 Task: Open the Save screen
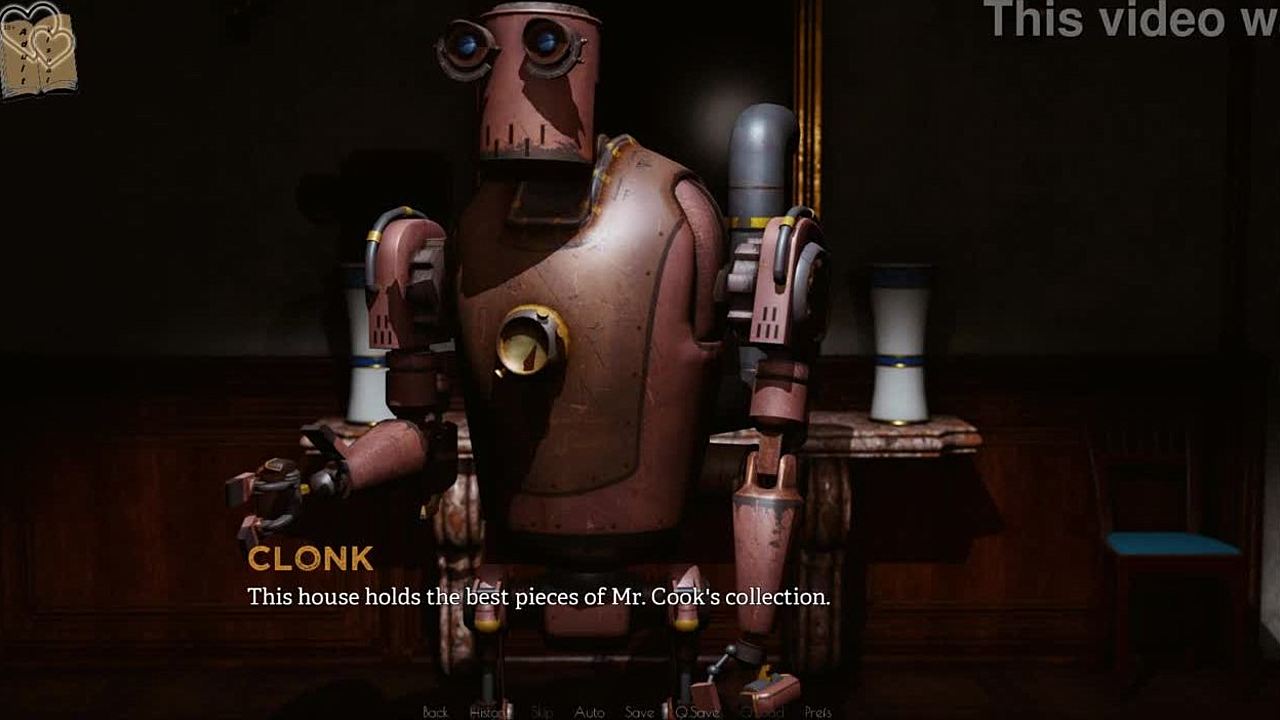640,712
